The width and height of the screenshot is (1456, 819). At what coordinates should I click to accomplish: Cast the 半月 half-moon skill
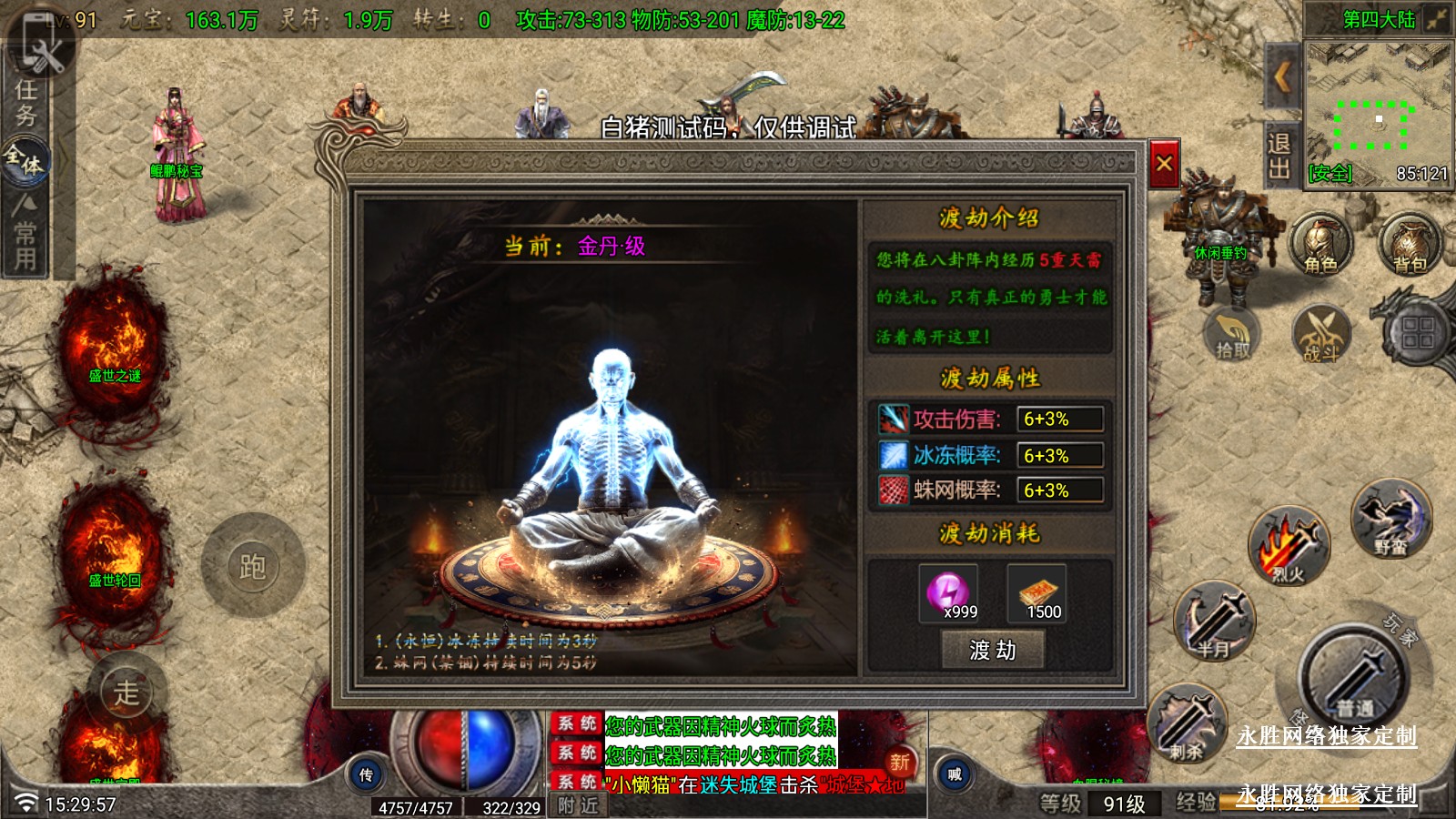pos(1214,622)
